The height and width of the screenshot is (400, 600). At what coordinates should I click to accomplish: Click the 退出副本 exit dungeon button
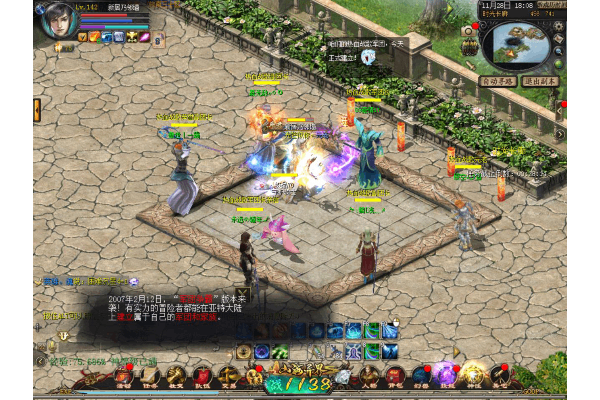[542, 80]
